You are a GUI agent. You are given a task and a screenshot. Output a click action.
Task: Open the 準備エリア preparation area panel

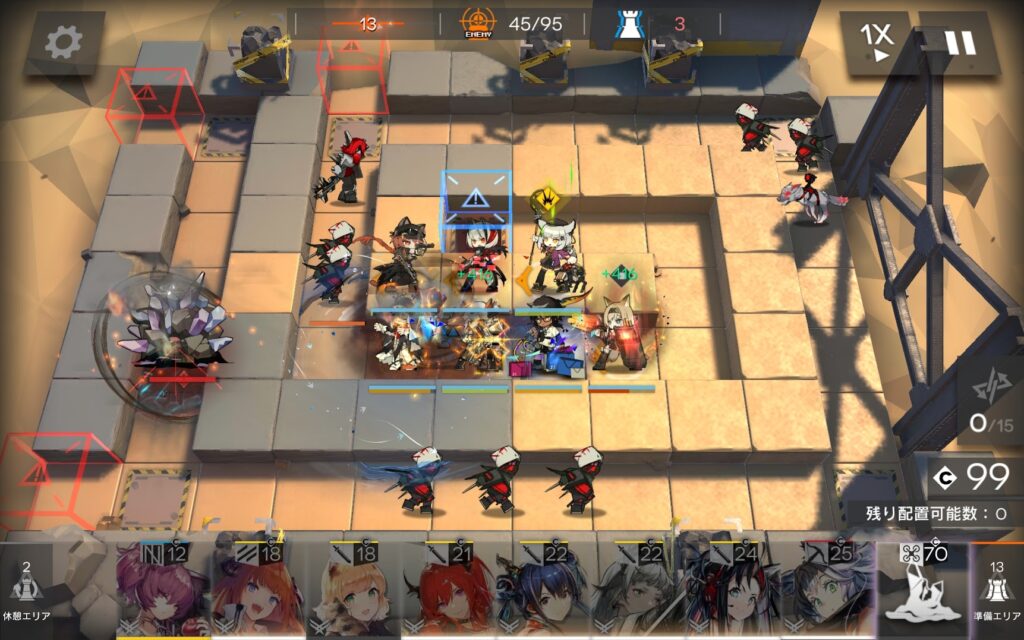[x=996, y=592]
